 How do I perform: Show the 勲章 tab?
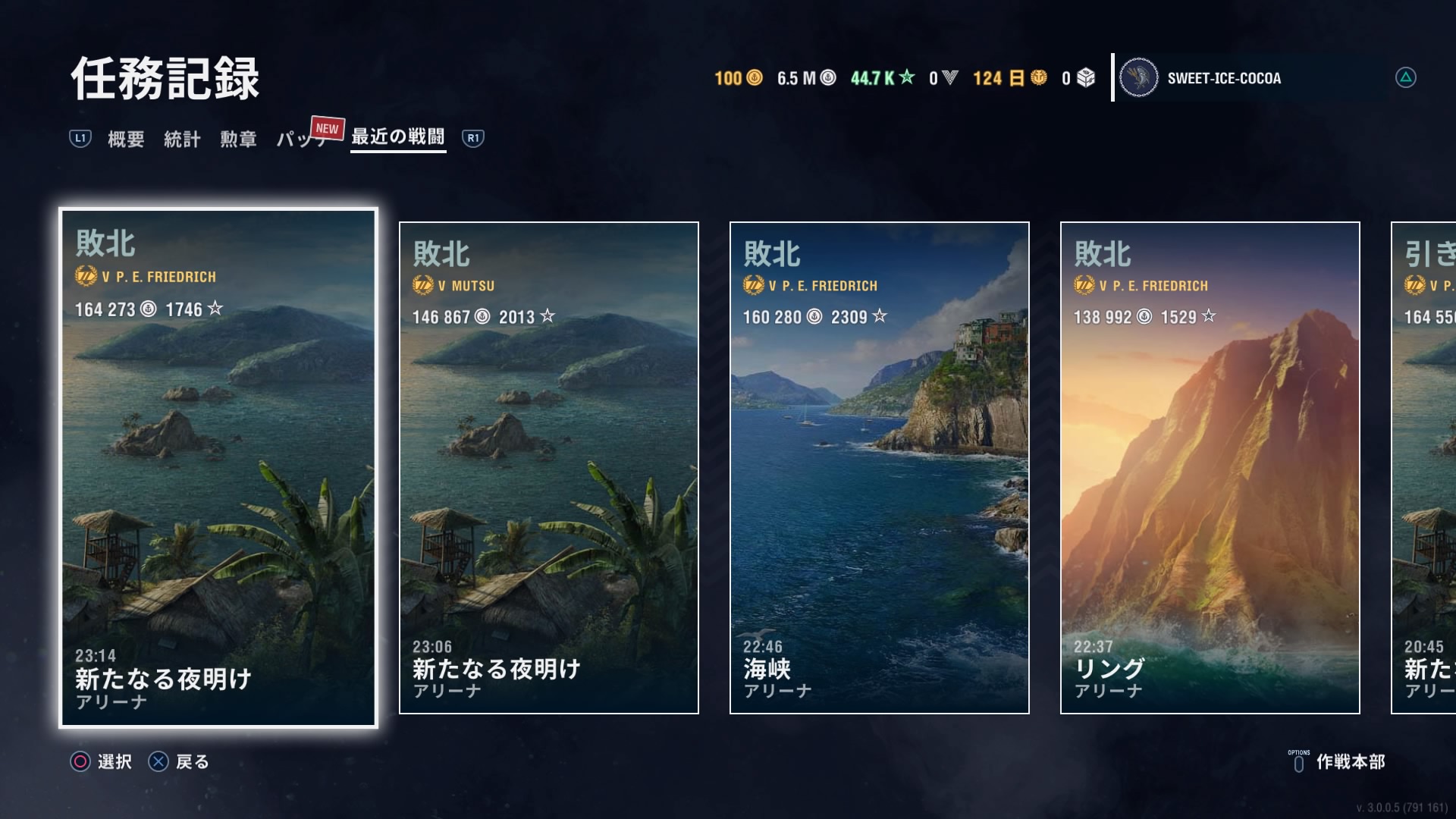pos(238,139)
